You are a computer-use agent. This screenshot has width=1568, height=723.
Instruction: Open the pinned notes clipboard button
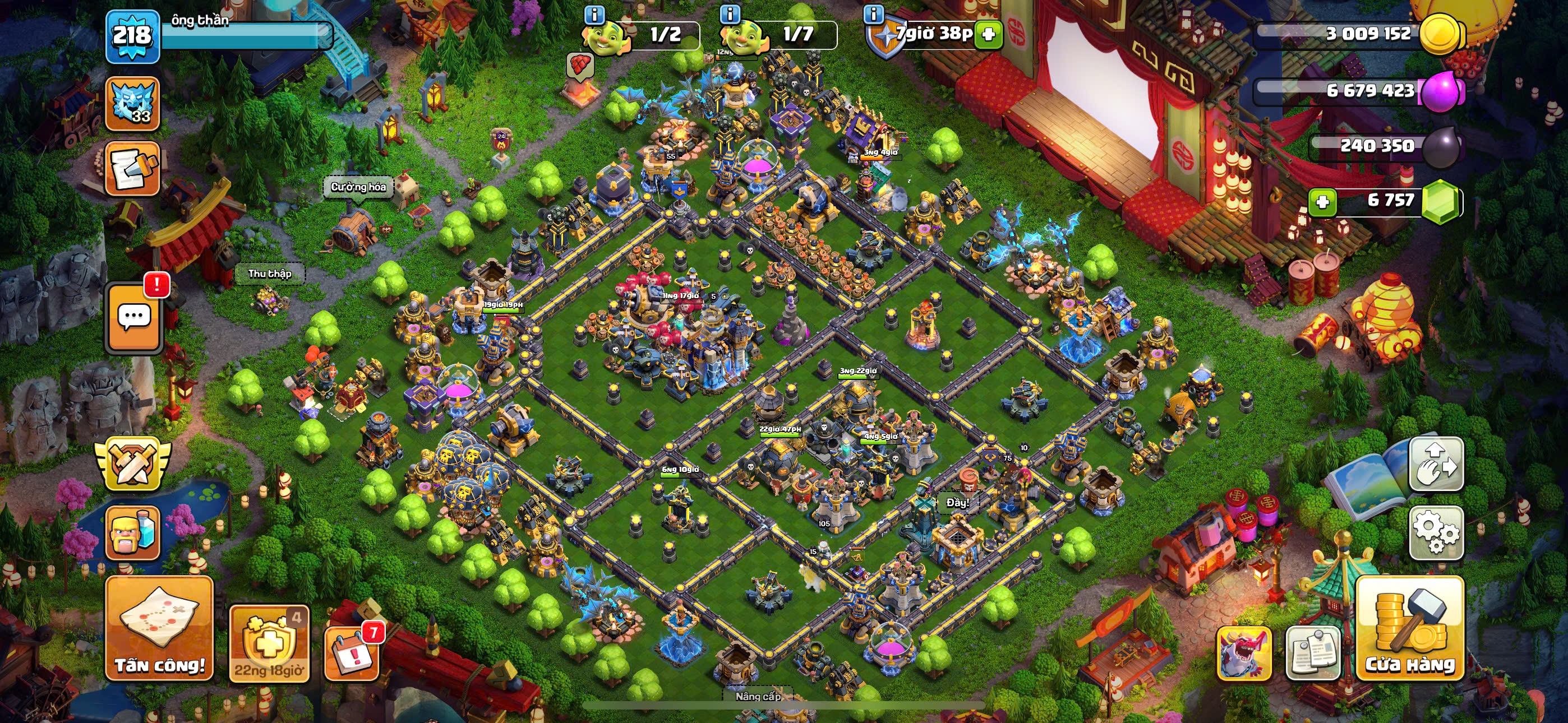click(1312, 653)
